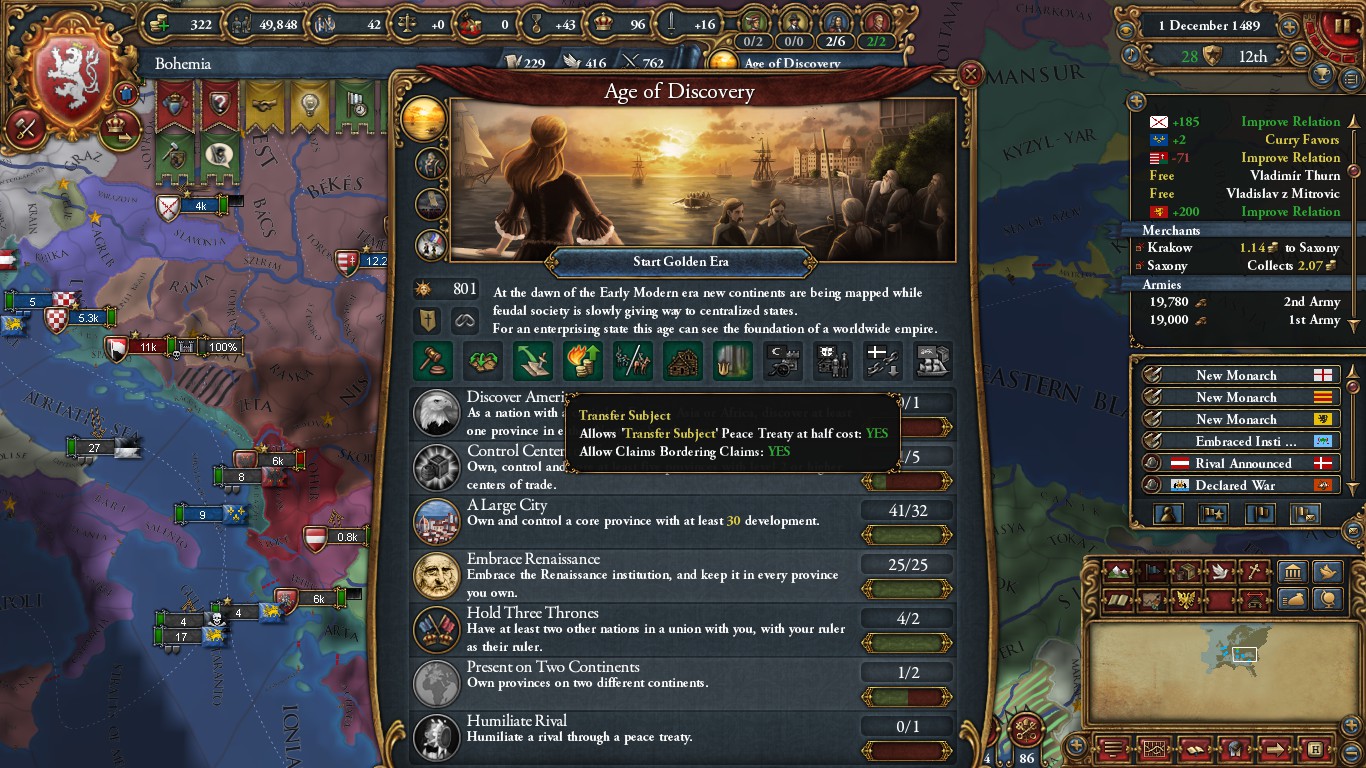Image resolution: width=1366 pixels, height=768 pixels.
Task: Select the 1st Army in the outliner
Action: (1244, 320)
